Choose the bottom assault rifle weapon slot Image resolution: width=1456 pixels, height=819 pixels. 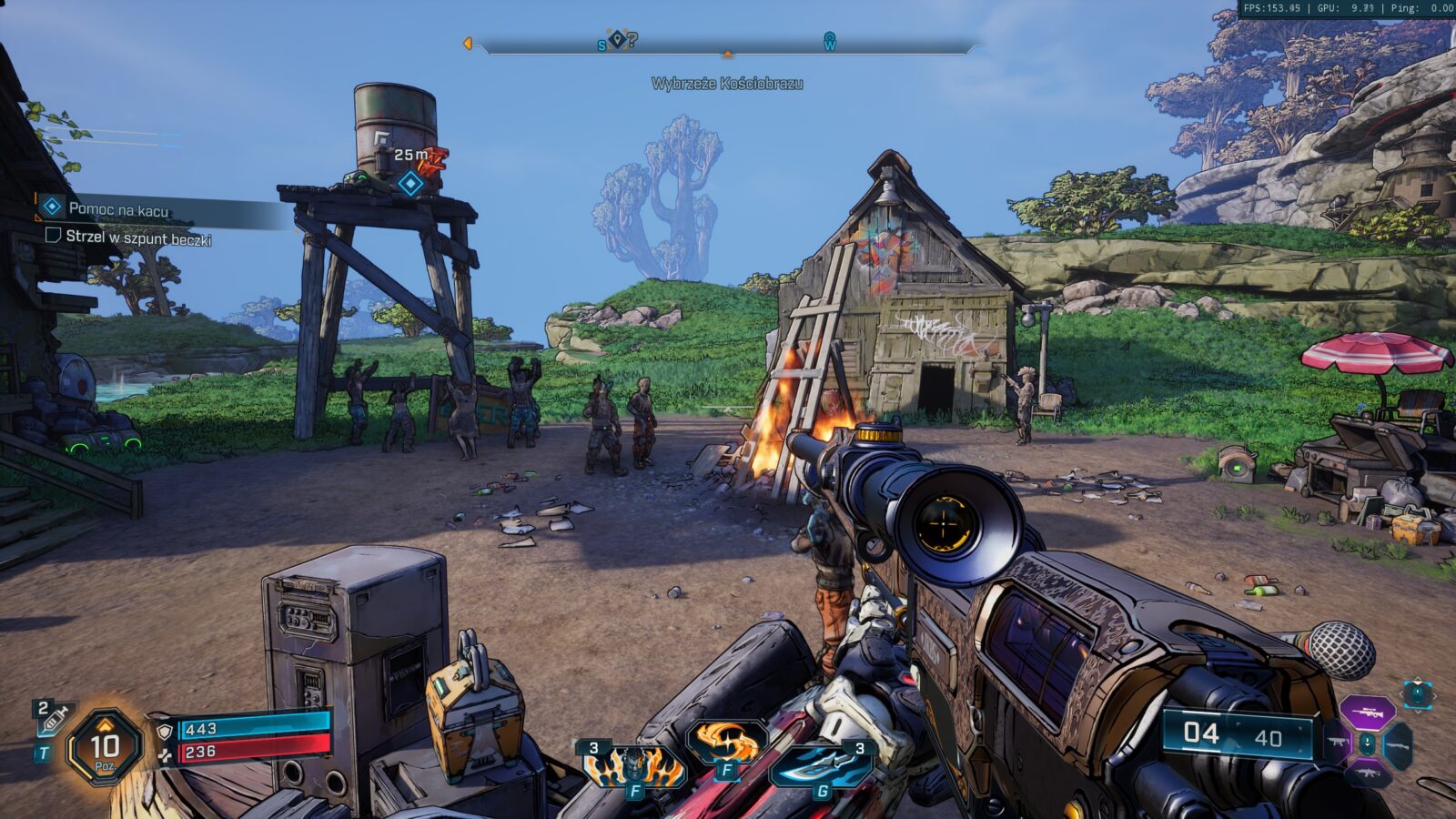1367,773
